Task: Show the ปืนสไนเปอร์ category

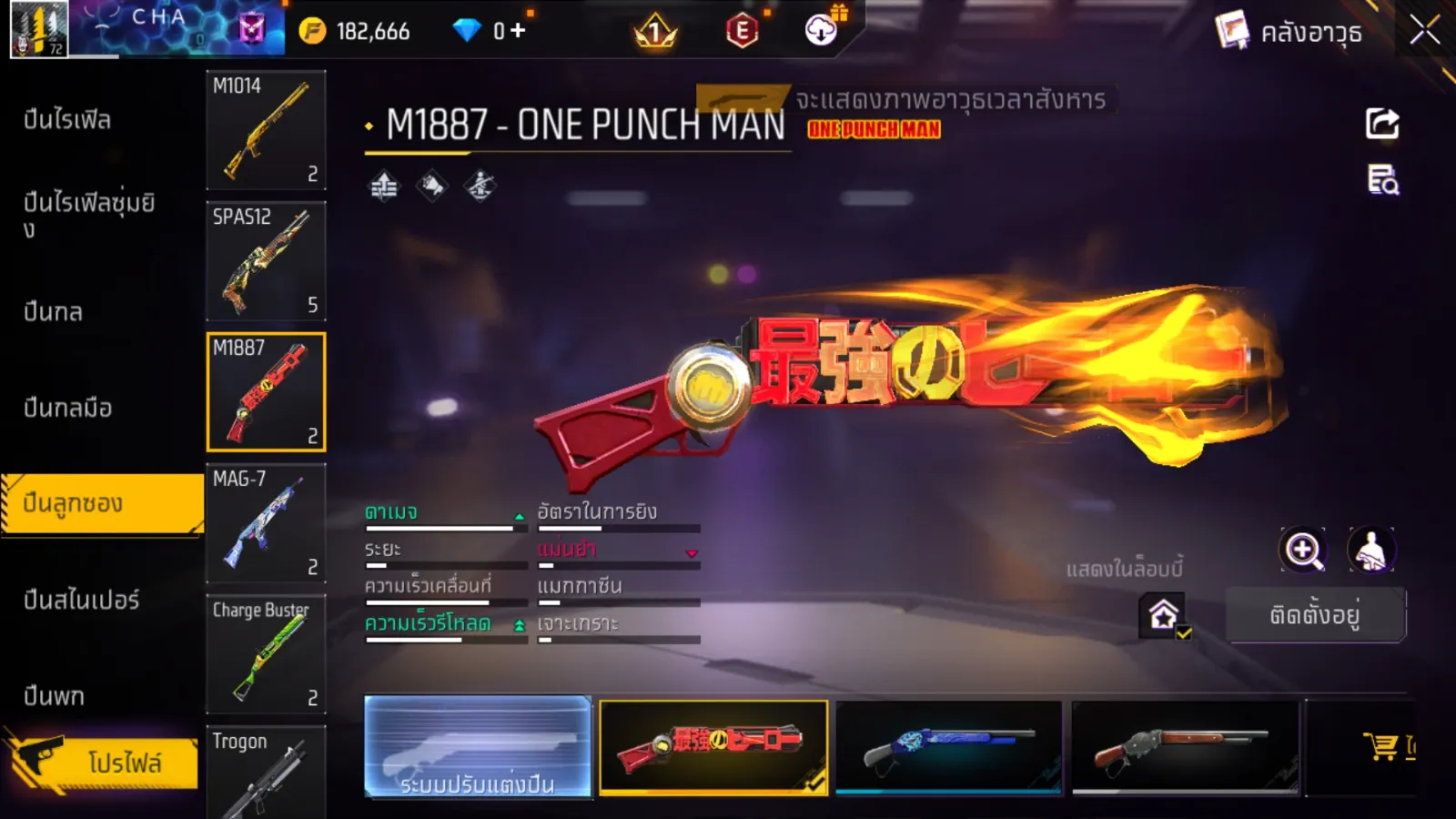Action: point(82,600)
